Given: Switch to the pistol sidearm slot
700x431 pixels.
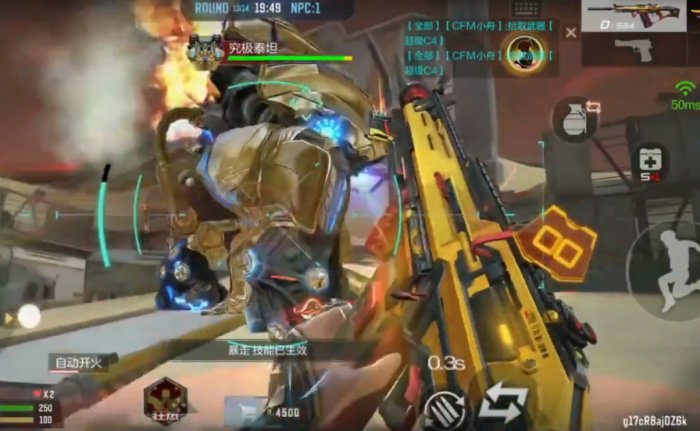Looking at the screenshot, I should (x=634, y=48).
